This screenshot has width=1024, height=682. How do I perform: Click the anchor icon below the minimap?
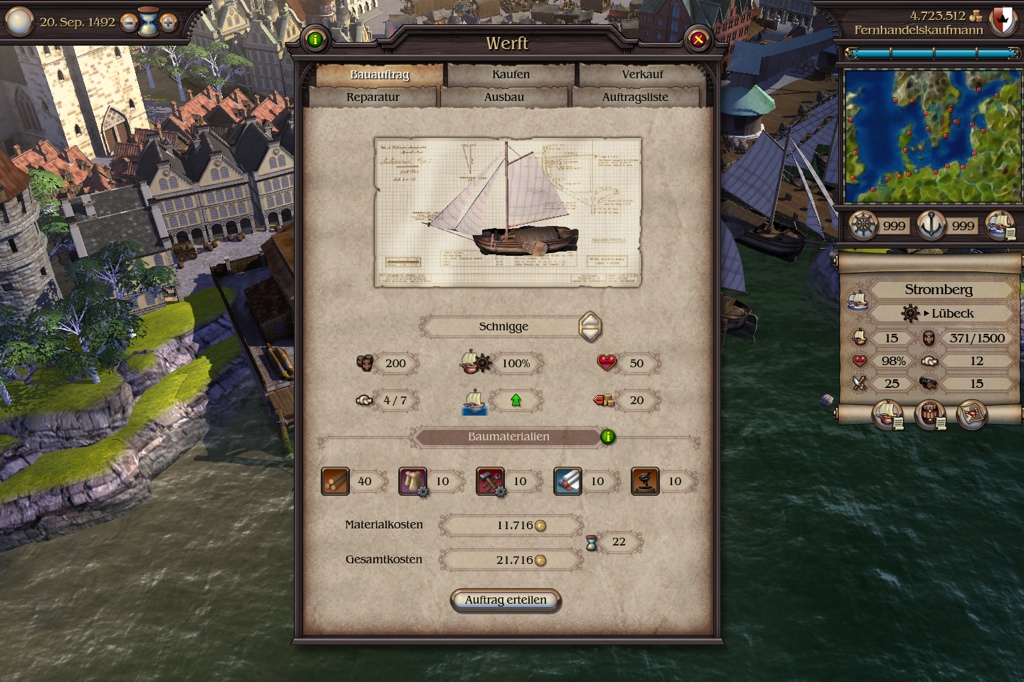tap(931, 225)
